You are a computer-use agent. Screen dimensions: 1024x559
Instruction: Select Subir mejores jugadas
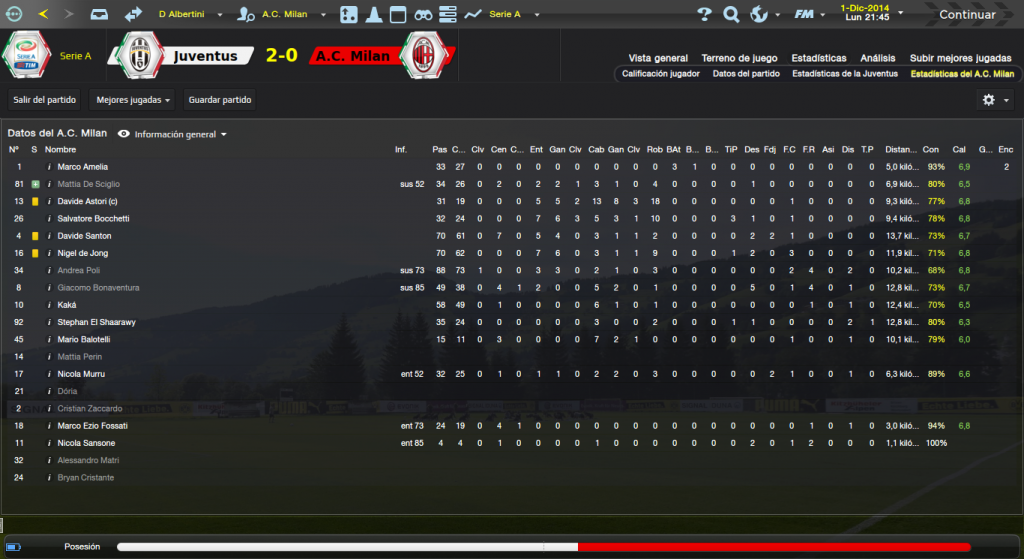coord(959,58)
